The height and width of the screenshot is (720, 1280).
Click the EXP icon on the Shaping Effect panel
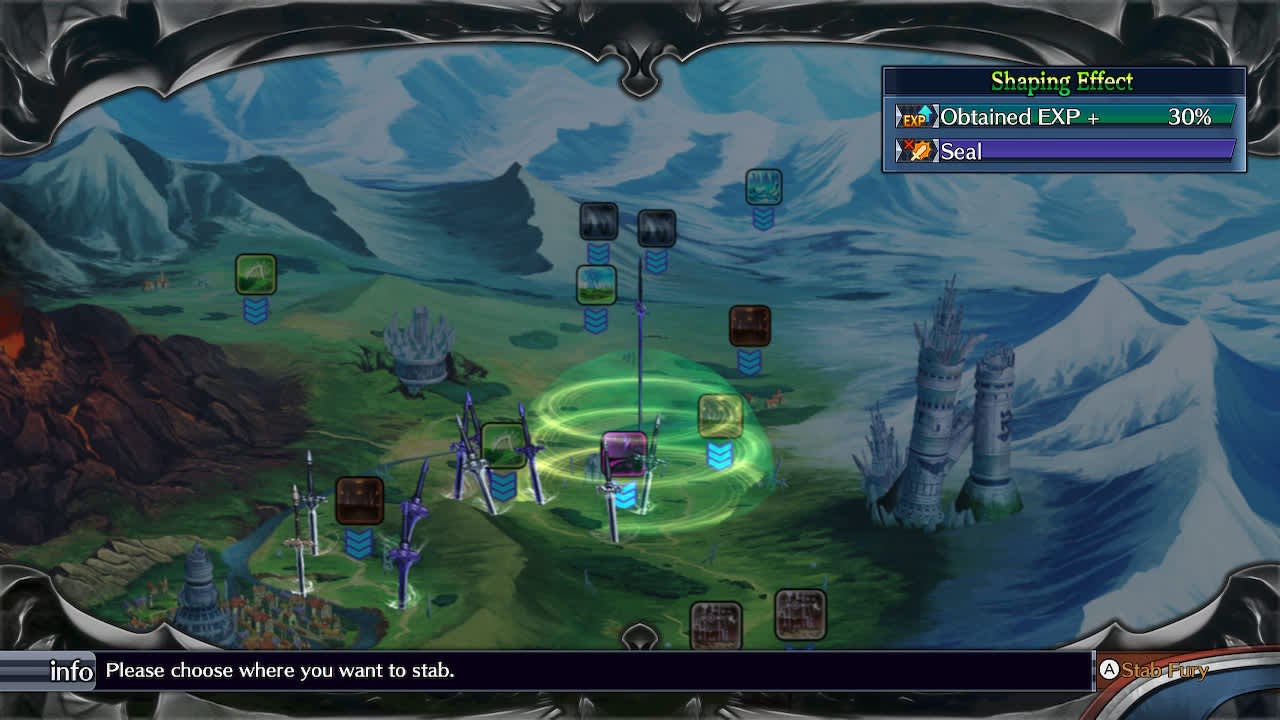(x=918, y=117)
